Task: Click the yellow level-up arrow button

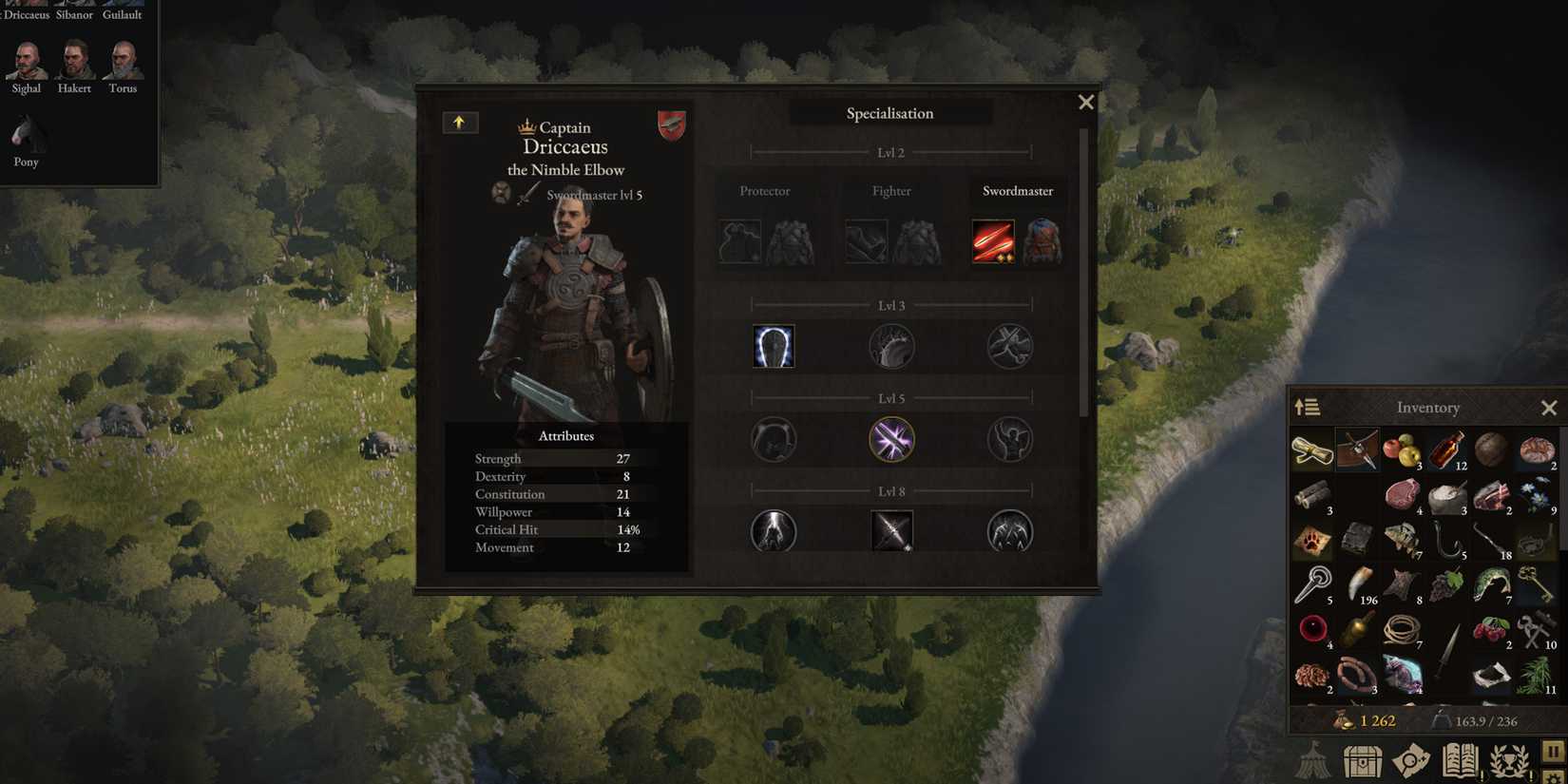Action: click(460, 122)
